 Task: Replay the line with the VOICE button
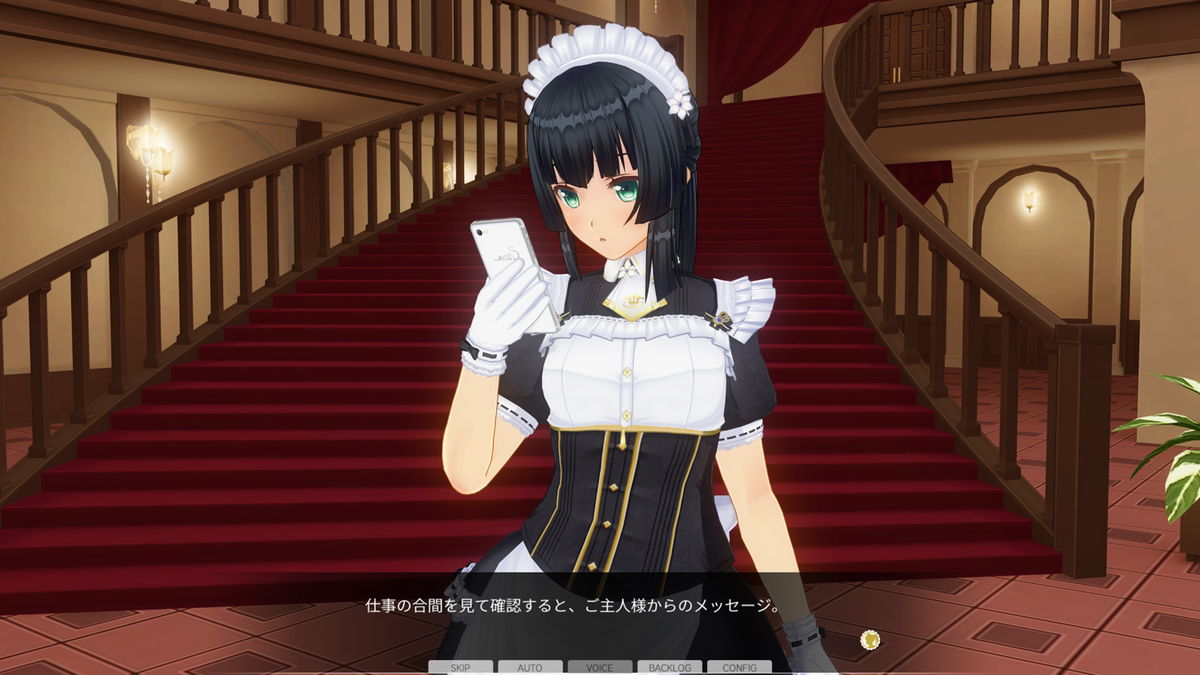600,667
